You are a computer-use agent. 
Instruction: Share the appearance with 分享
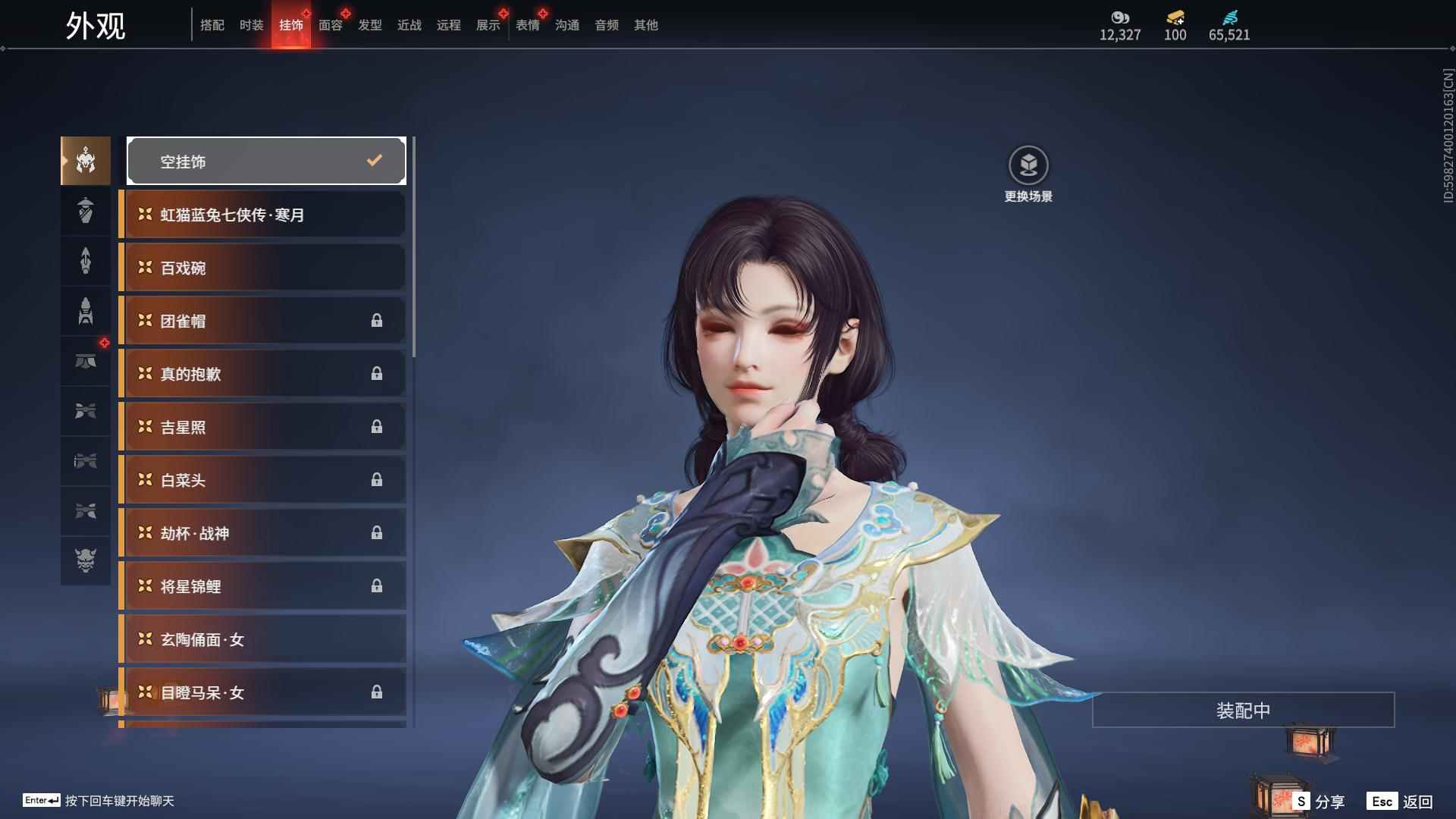(1319, 802)
